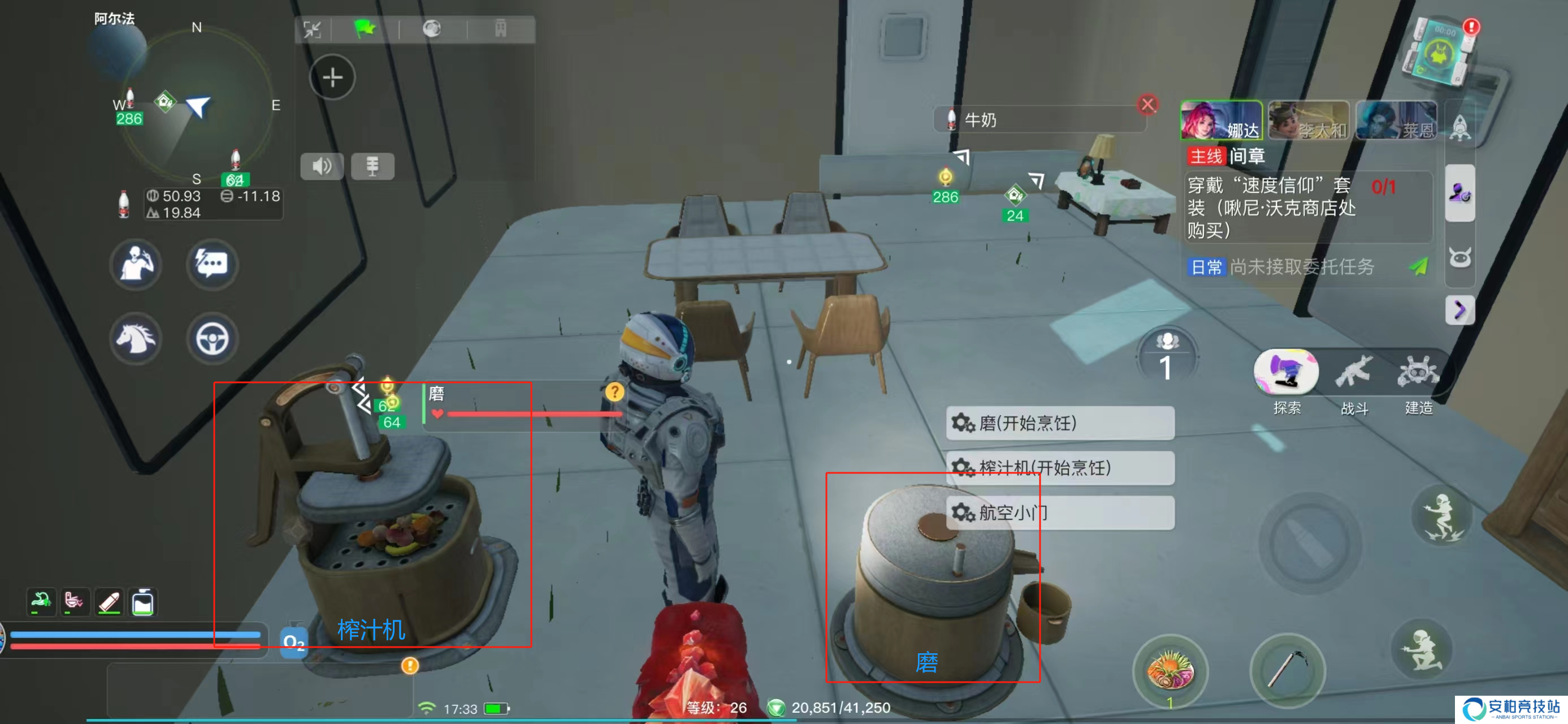Toggle the speaker sound button
Screen dimensions: 1568x724
coord(322,166)
